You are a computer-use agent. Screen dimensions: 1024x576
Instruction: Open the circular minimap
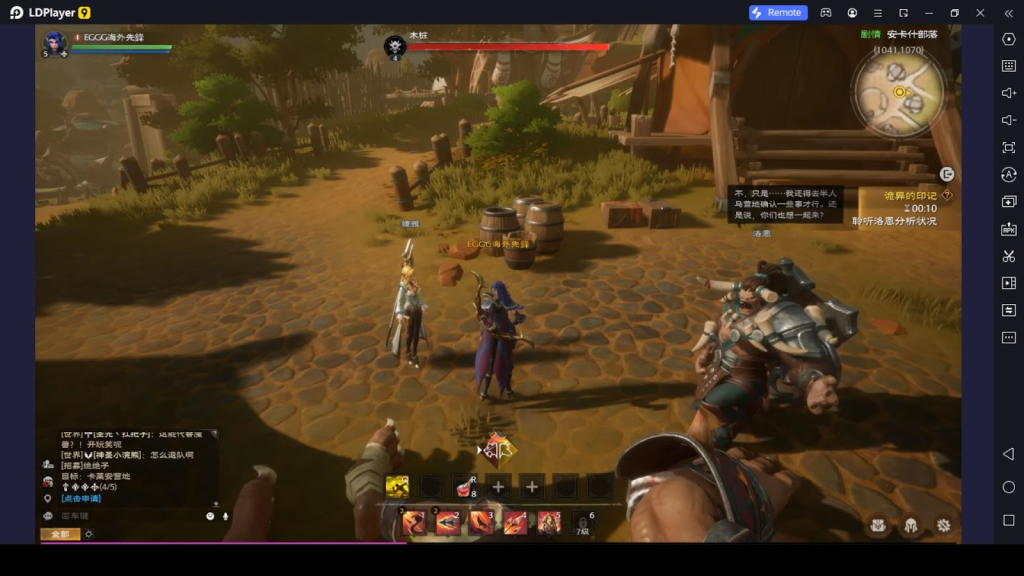[898, 92]
